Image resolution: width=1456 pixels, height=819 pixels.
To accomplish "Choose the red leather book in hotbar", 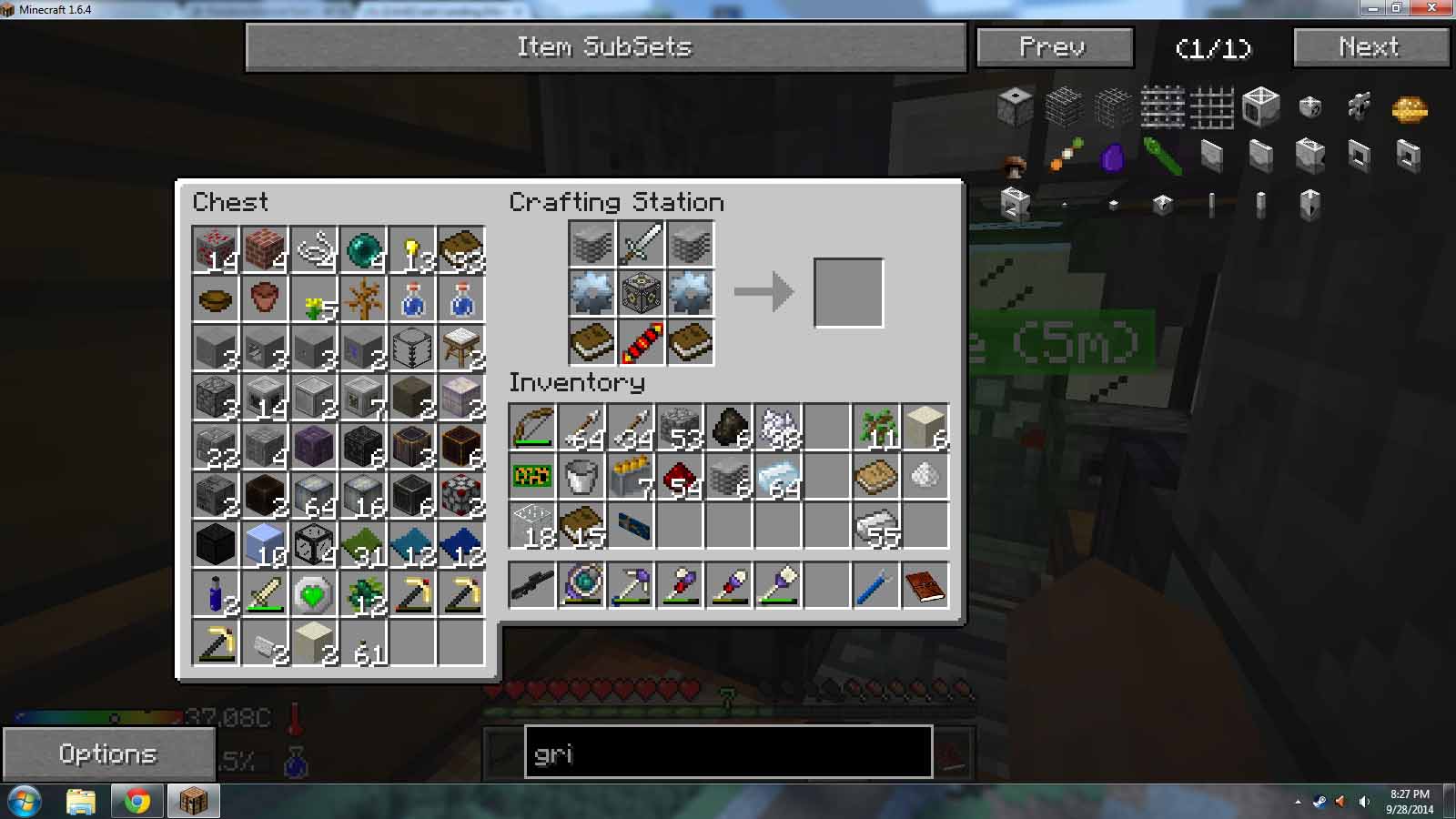I will [925, 585].
